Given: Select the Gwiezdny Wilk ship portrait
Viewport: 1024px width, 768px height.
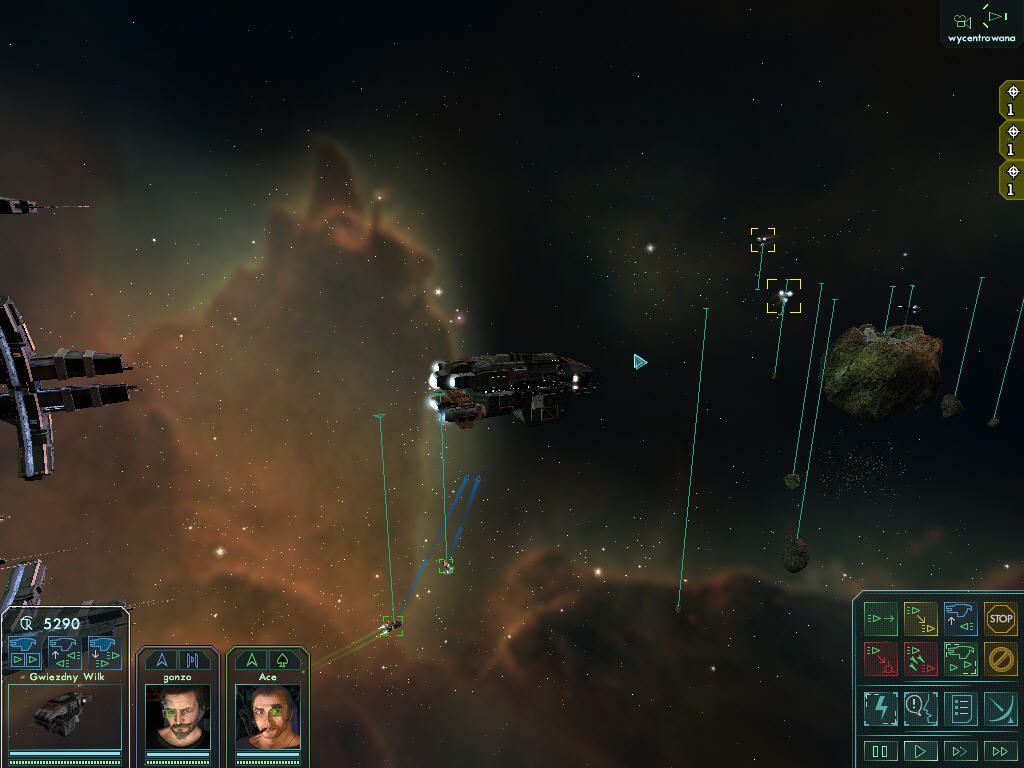Looking at the screenshot, I should coord(64,715).
